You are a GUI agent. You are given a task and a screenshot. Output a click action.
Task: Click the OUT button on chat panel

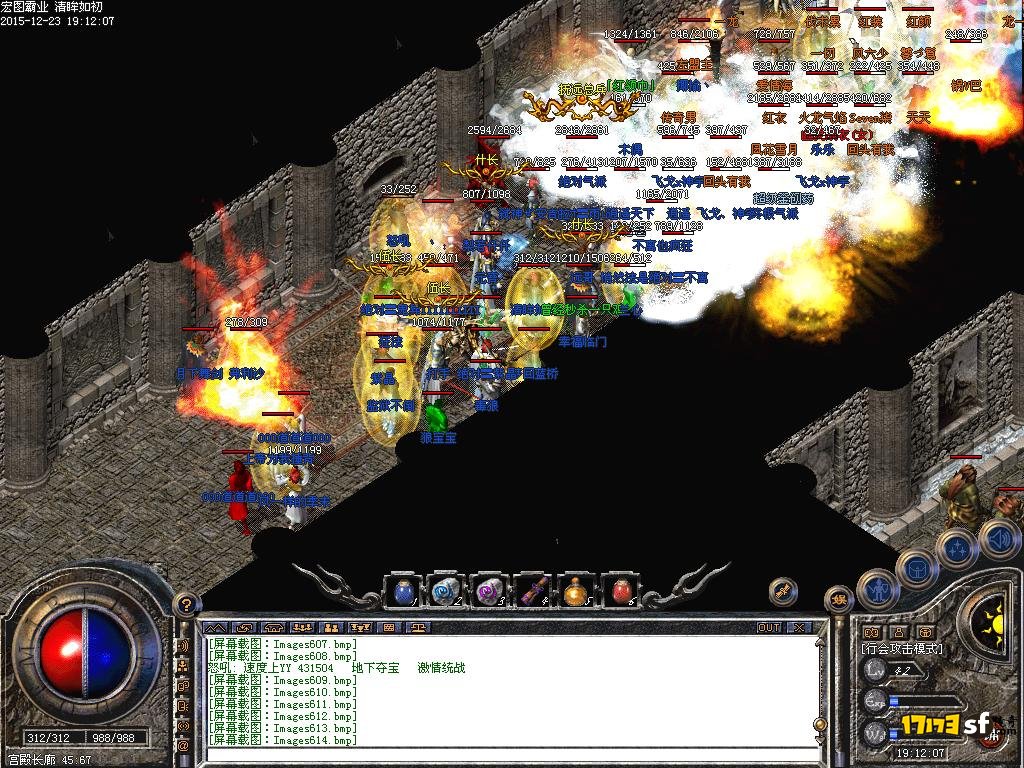[768, 628]
